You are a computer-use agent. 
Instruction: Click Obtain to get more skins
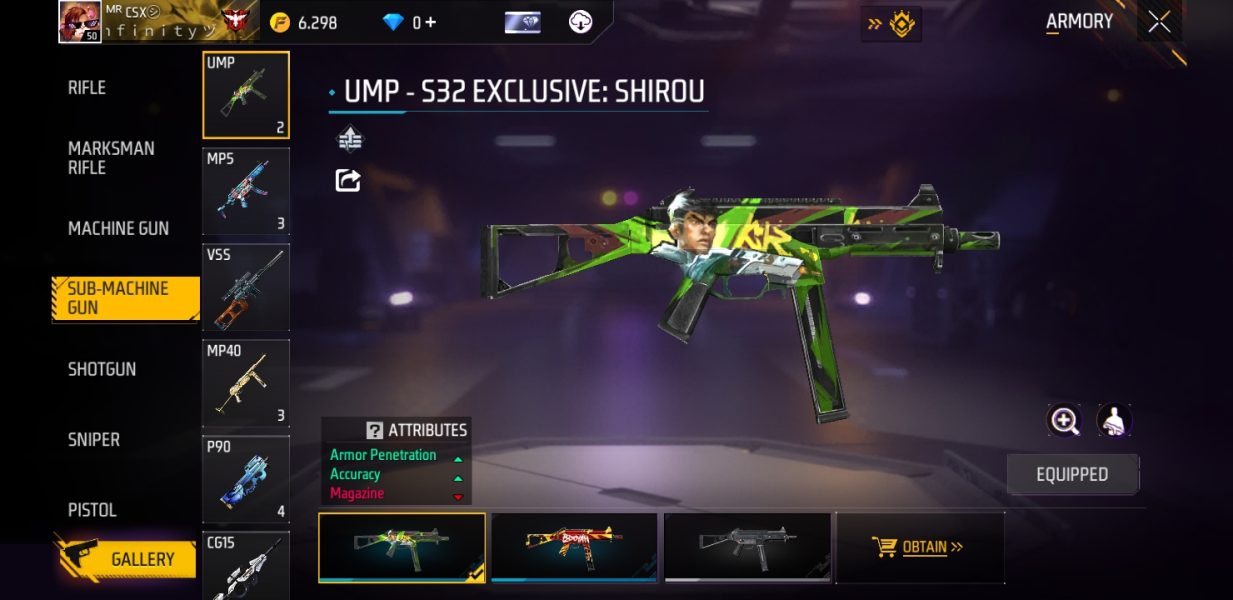coord(919,547)
